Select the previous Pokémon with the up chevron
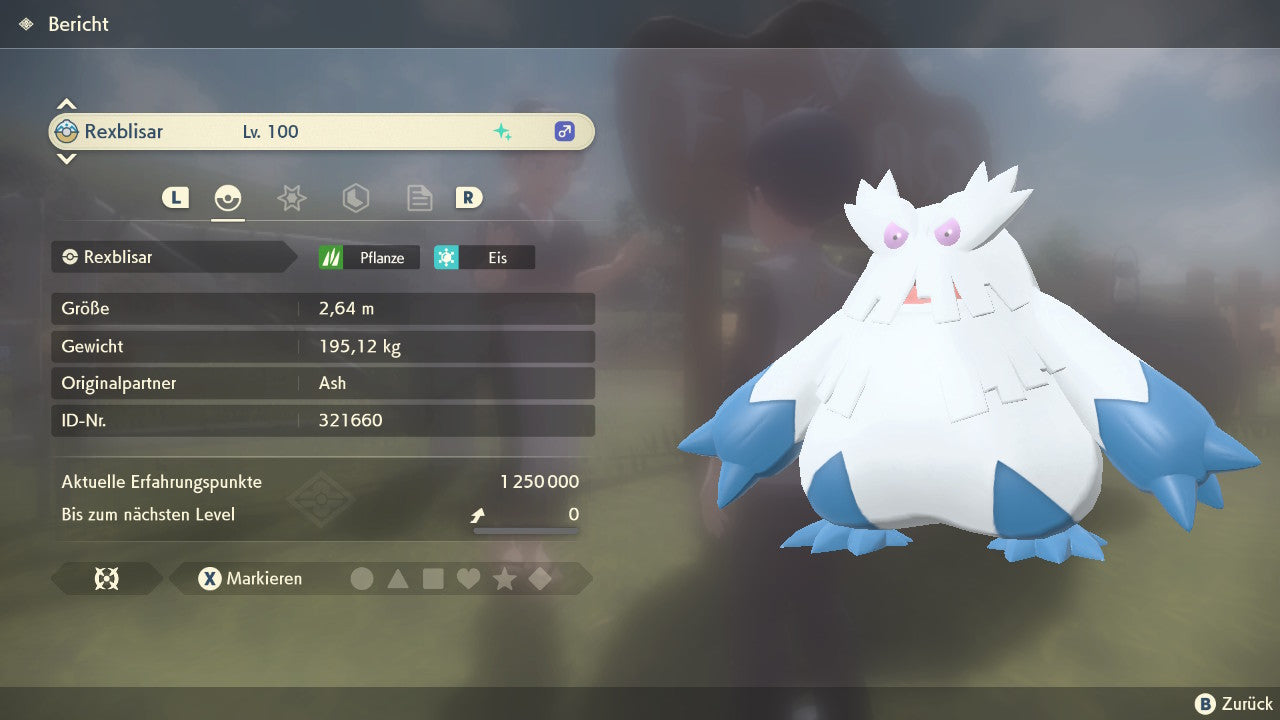 pyautogui.click(x=66, y=104)
